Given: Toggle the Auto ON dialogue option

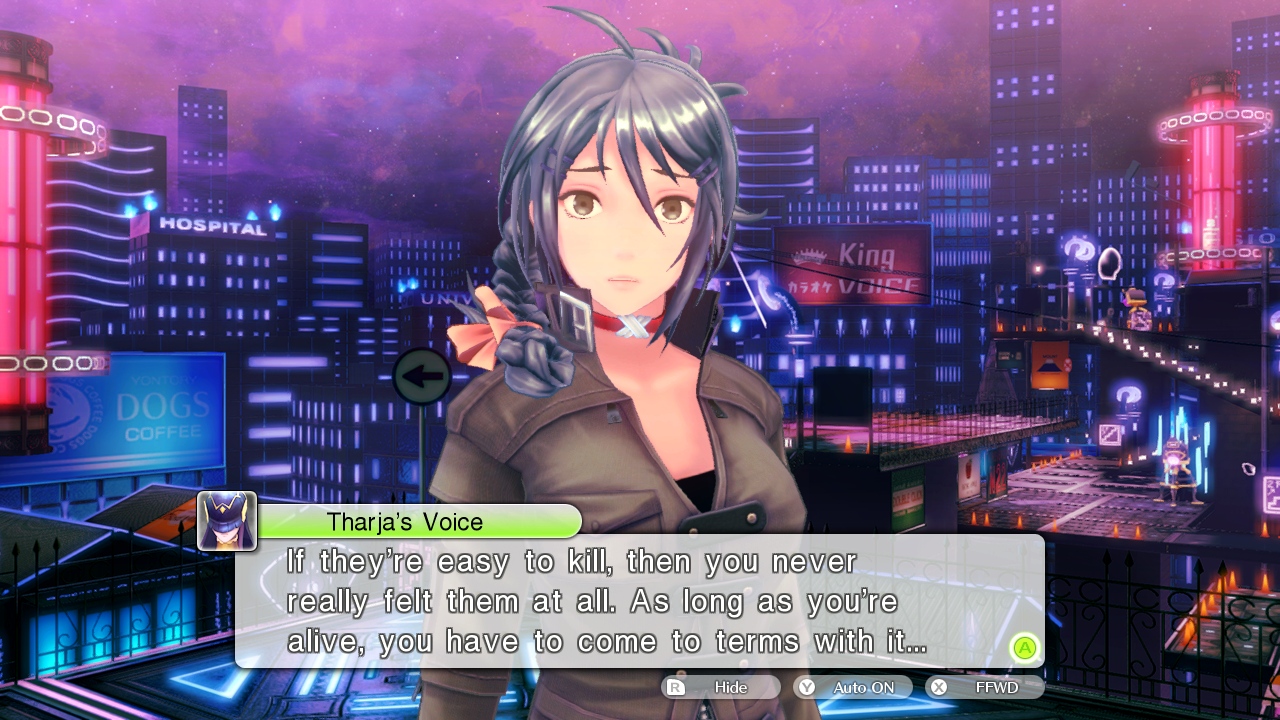Looking at the screenshot, I should click(853, 687).
